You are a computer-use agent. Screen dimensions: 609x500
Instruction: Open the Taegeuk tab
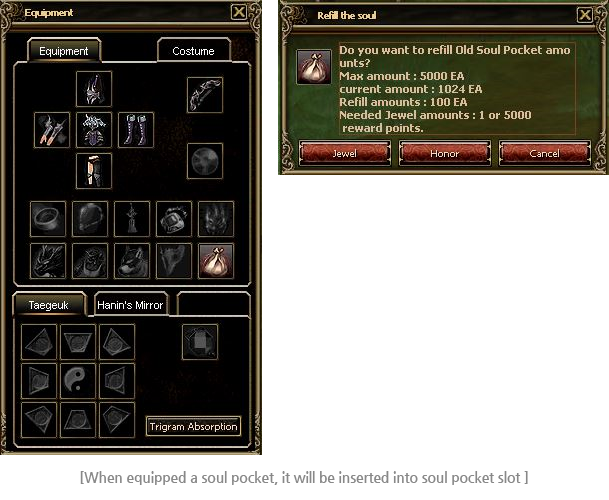(48, 305)
